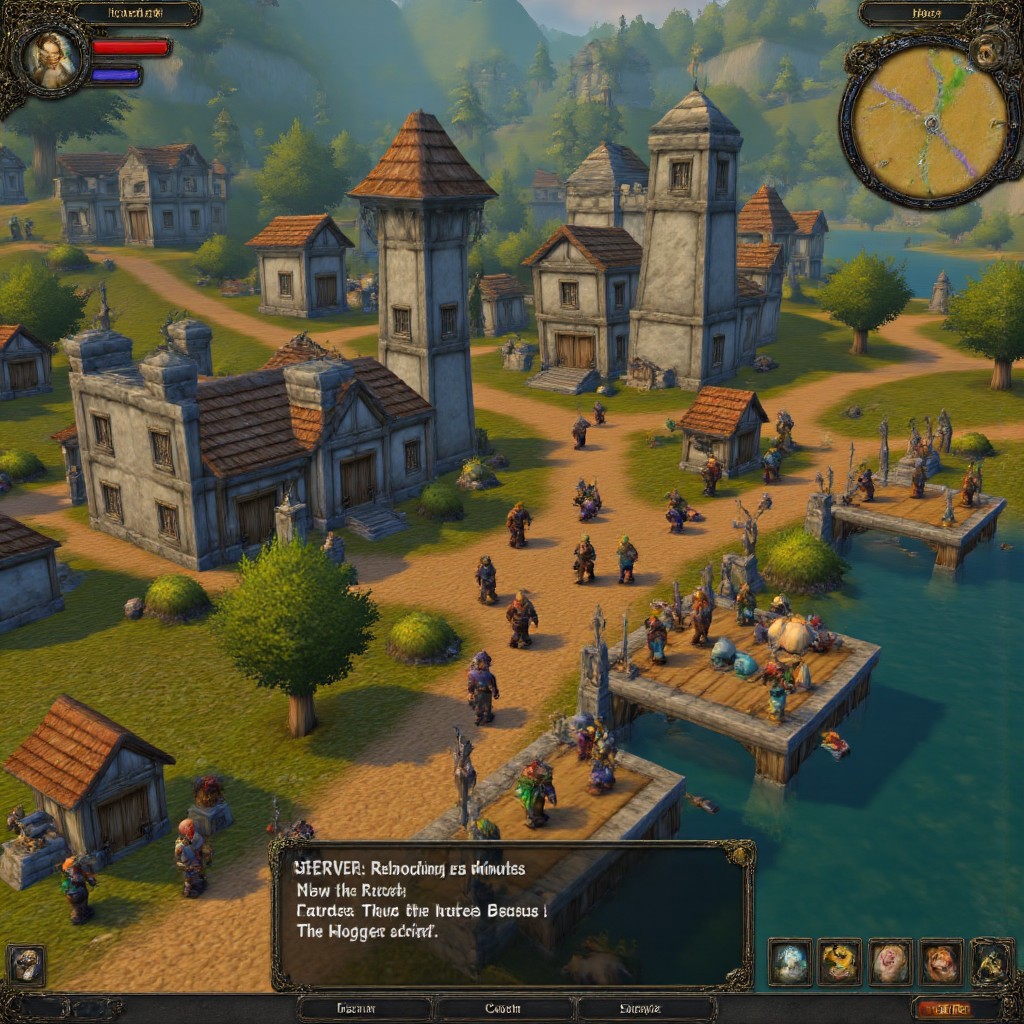
Task: Activate the pale blue orb ability icon
Action: pos(789,962)
